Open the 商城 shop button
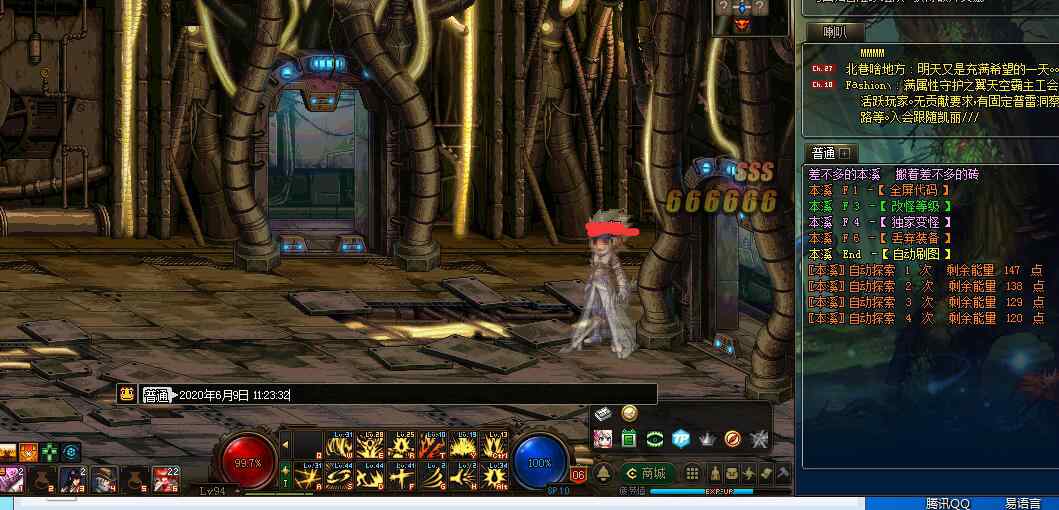This screenshot has width=1059, height=510. [646, 472]
